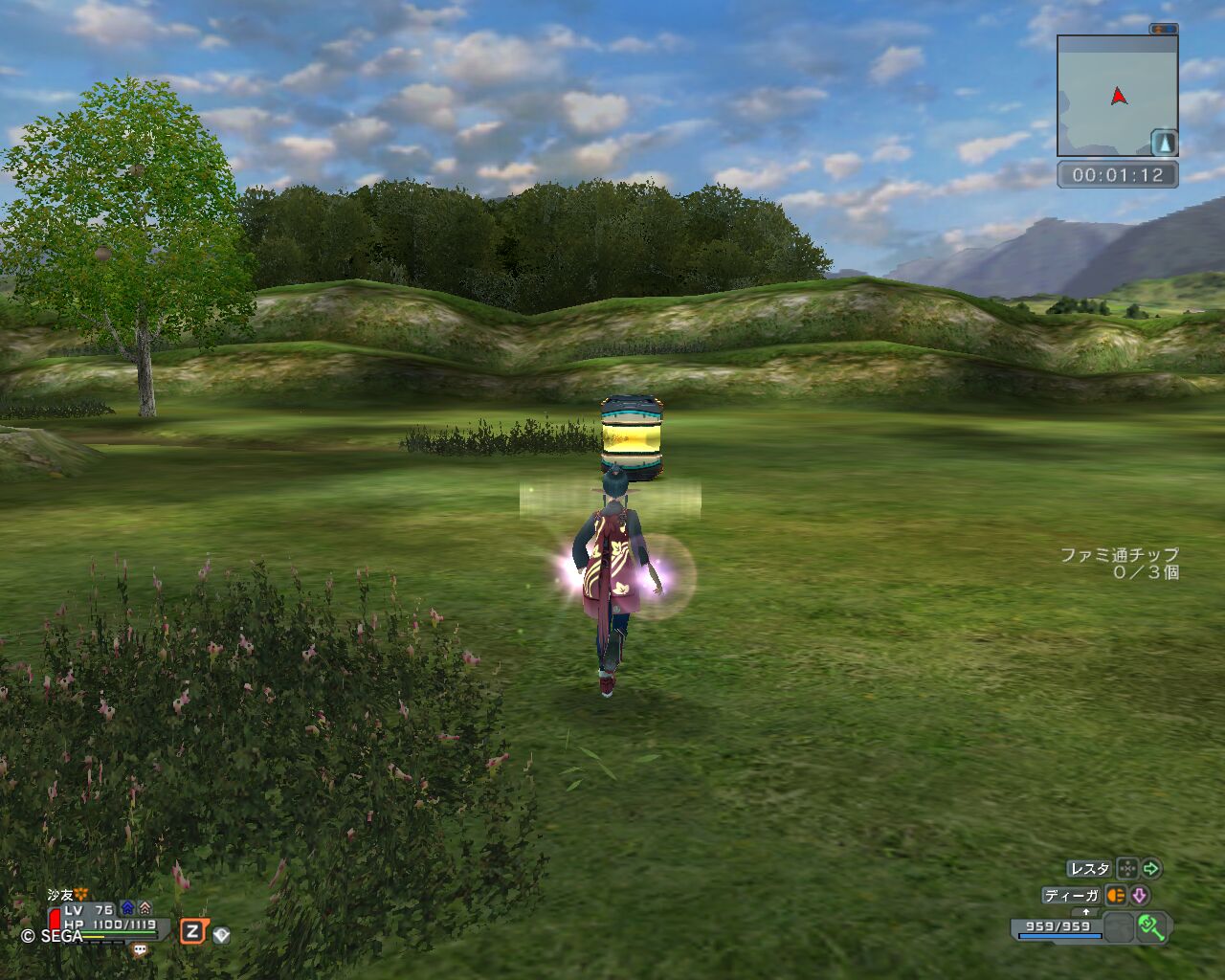Select the green rod weapon slot
The height and width of the screenshot is (980, 1225).
tap(1150, 926)
